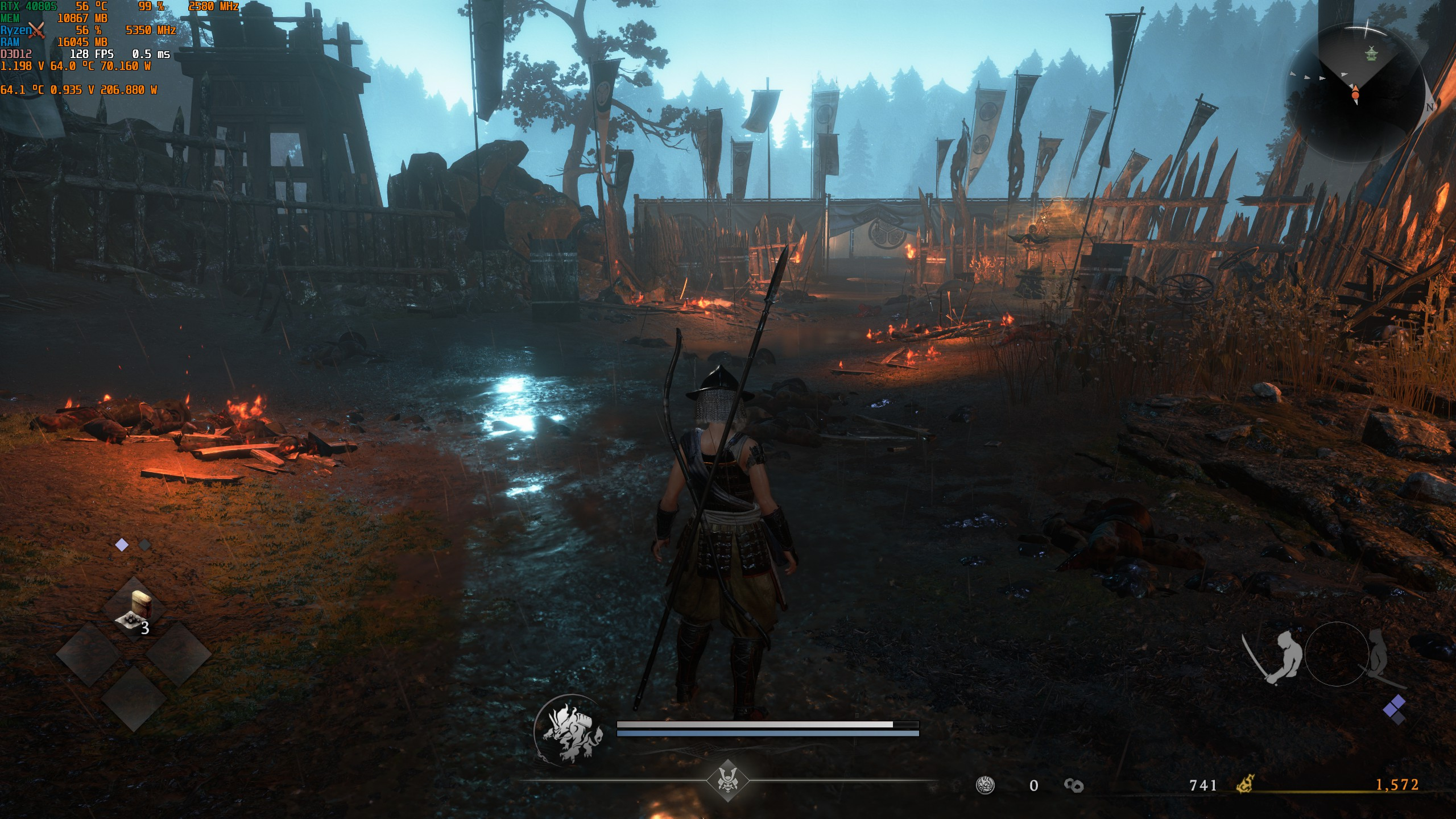1456x819 pixels.
Task: Click the twin-ring currency icon
Action: click(x=1073, y=785)
